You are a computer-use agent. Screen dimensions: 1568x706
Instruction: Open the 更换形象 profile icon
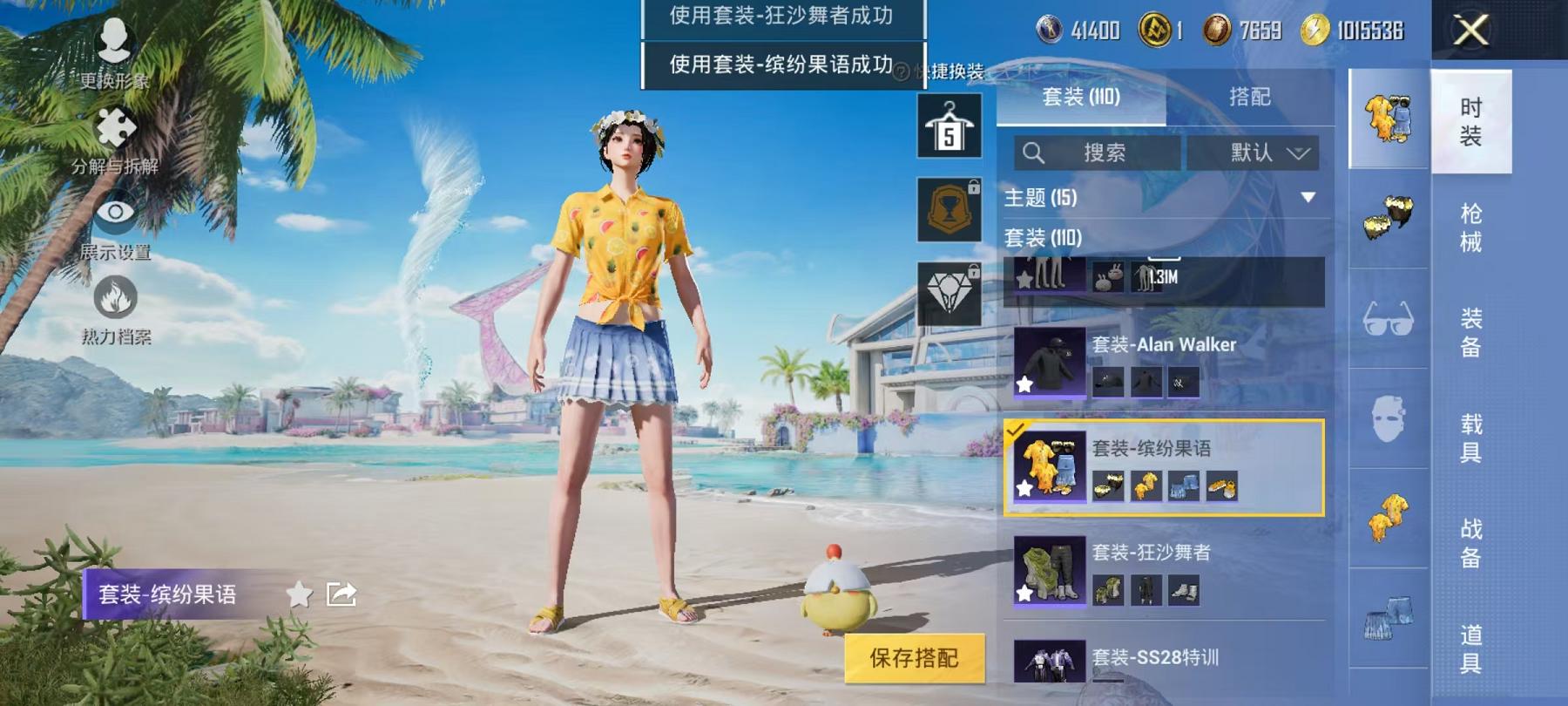click(x=113, y=39)
